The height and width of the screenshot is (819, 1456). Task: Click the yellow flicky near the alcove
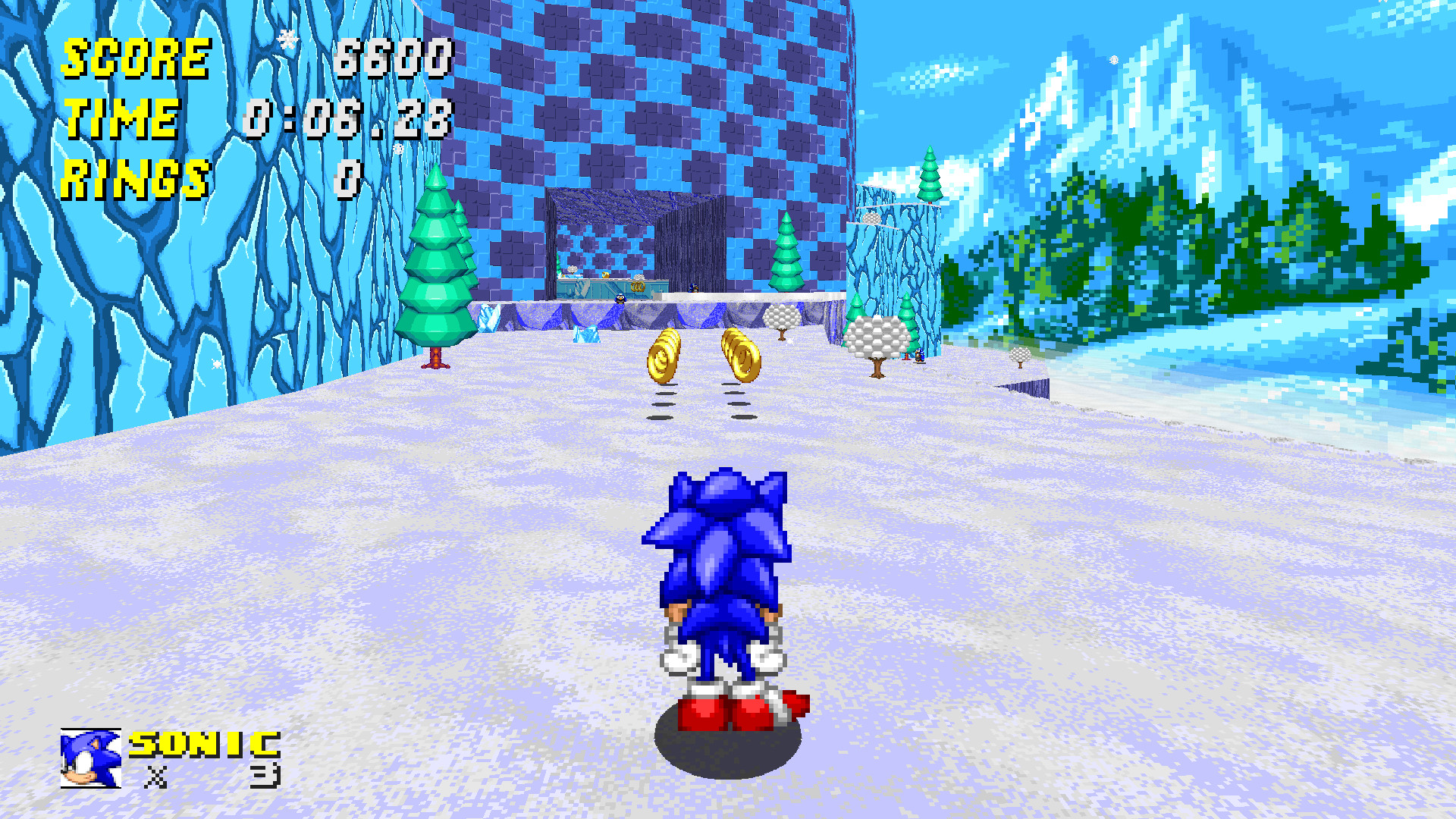(605, 275)
